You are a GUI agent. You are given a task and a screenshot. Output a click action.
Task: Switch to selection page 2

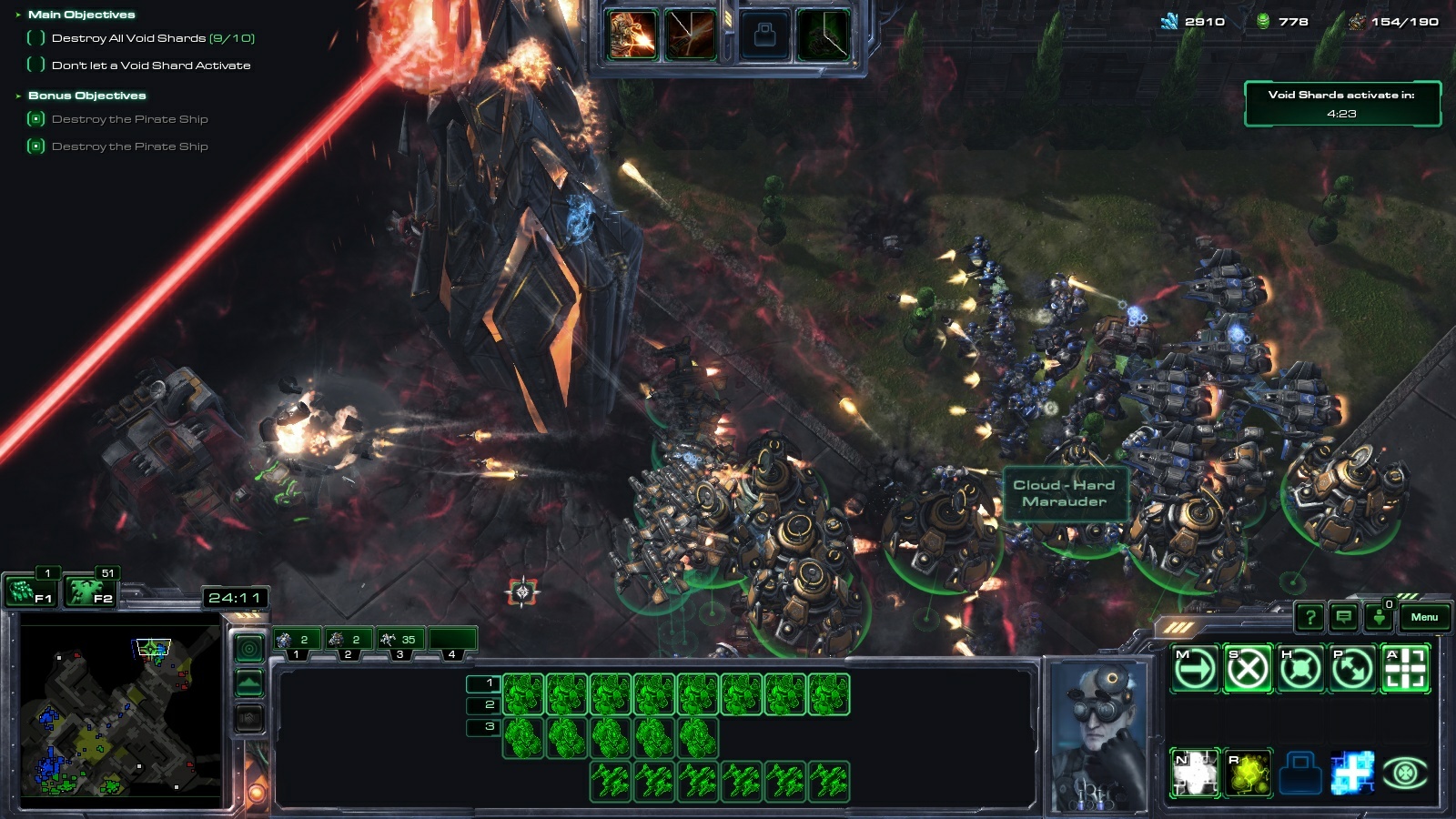[x=483, y=705]
